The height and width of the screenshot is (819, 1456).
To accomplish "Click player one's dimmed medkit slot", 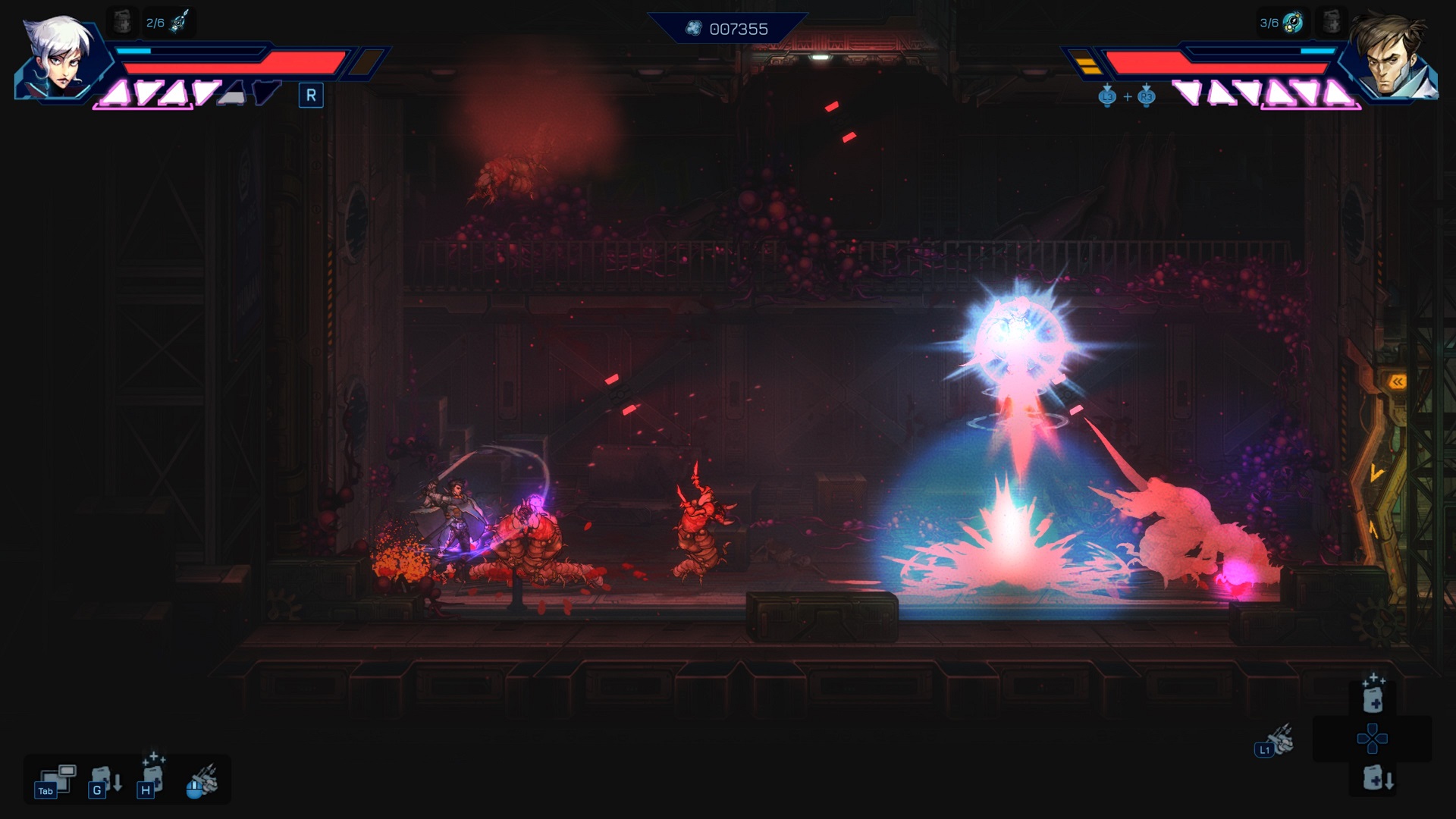I will [122, 23].
